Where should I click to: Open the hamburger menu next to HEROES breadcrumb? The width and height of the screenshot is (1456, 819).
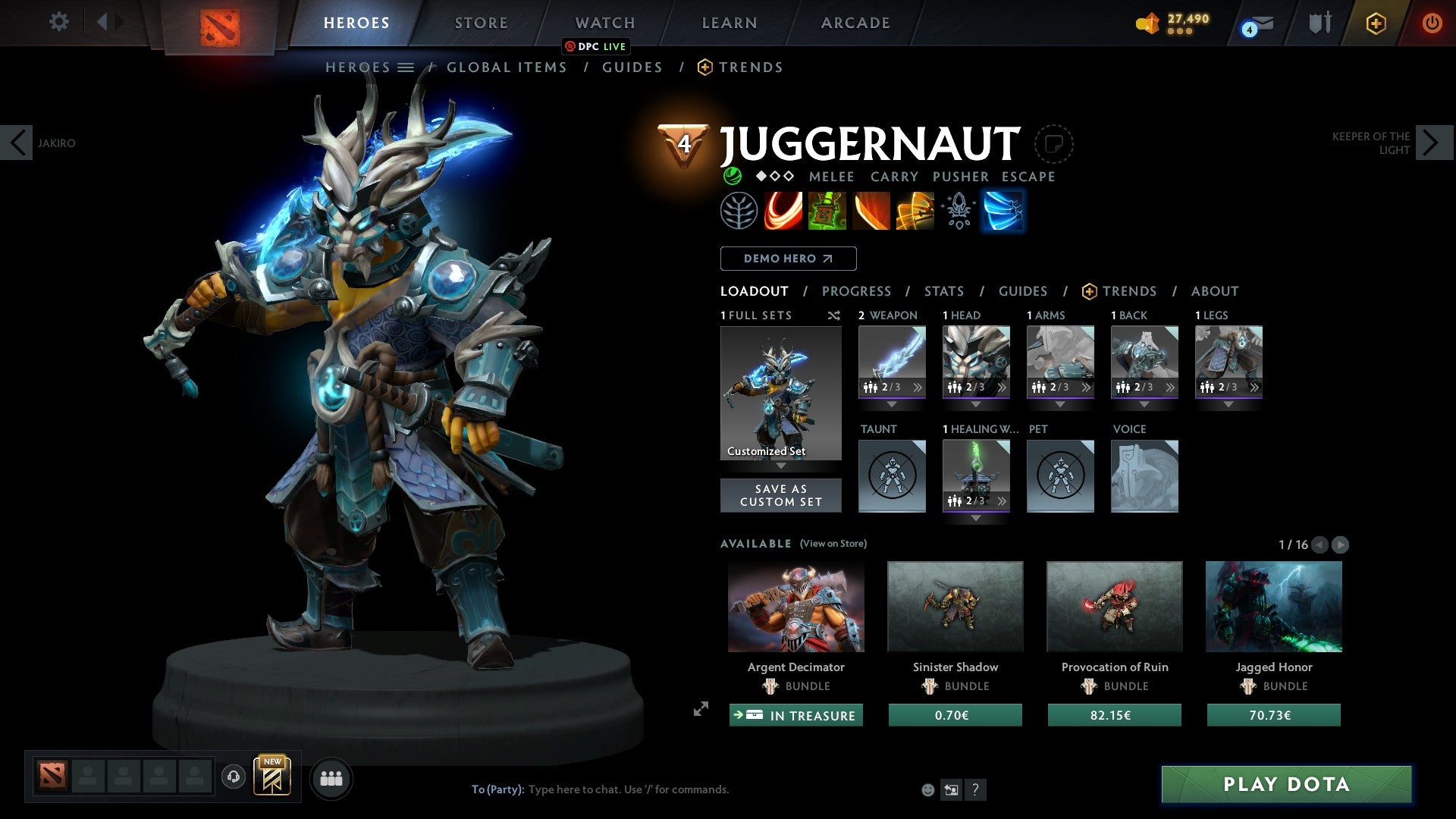coord(407,67)
